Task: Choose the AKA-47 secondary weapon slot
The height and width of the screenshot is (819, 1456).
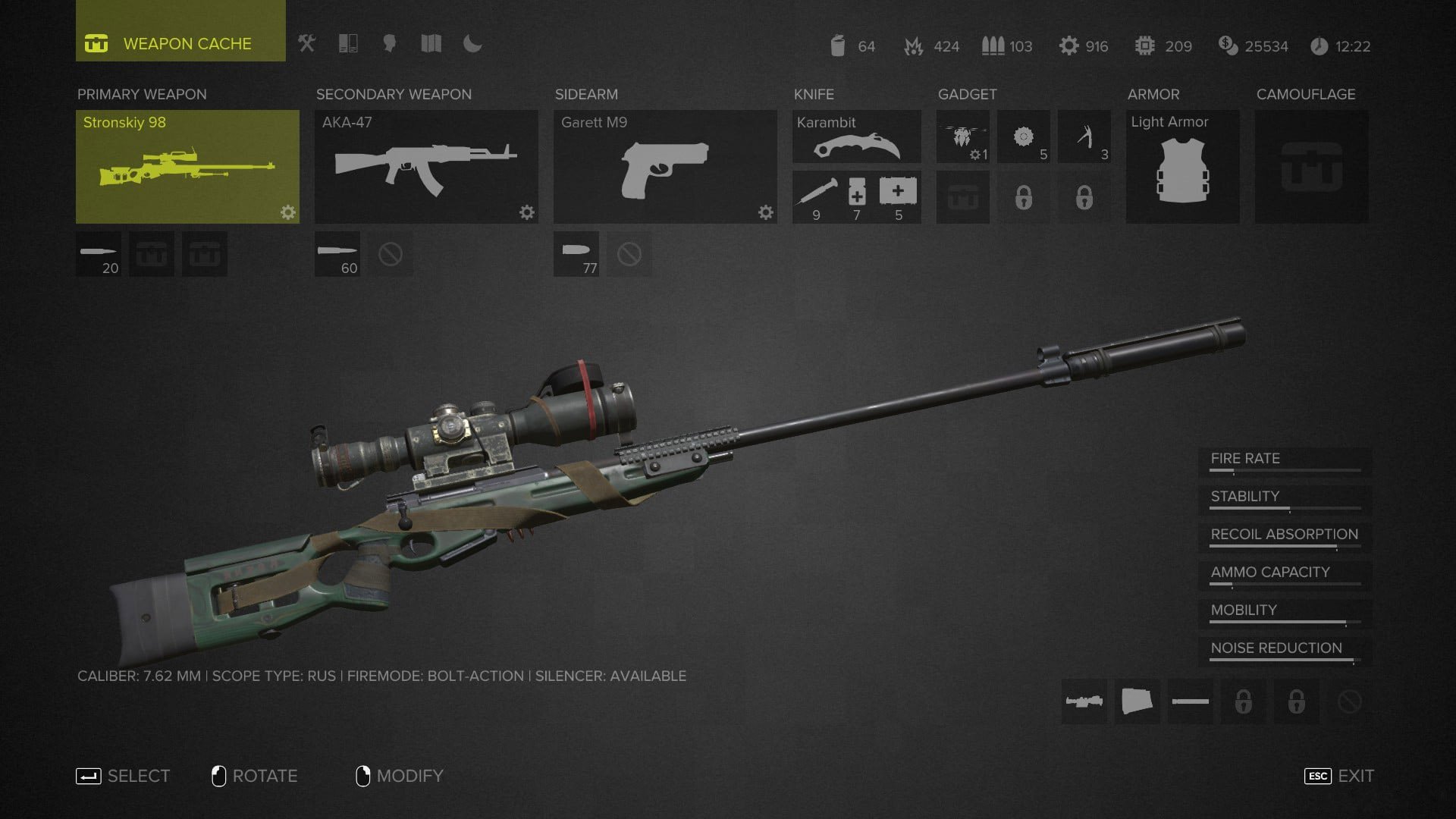Action: (x=426, y=167)
